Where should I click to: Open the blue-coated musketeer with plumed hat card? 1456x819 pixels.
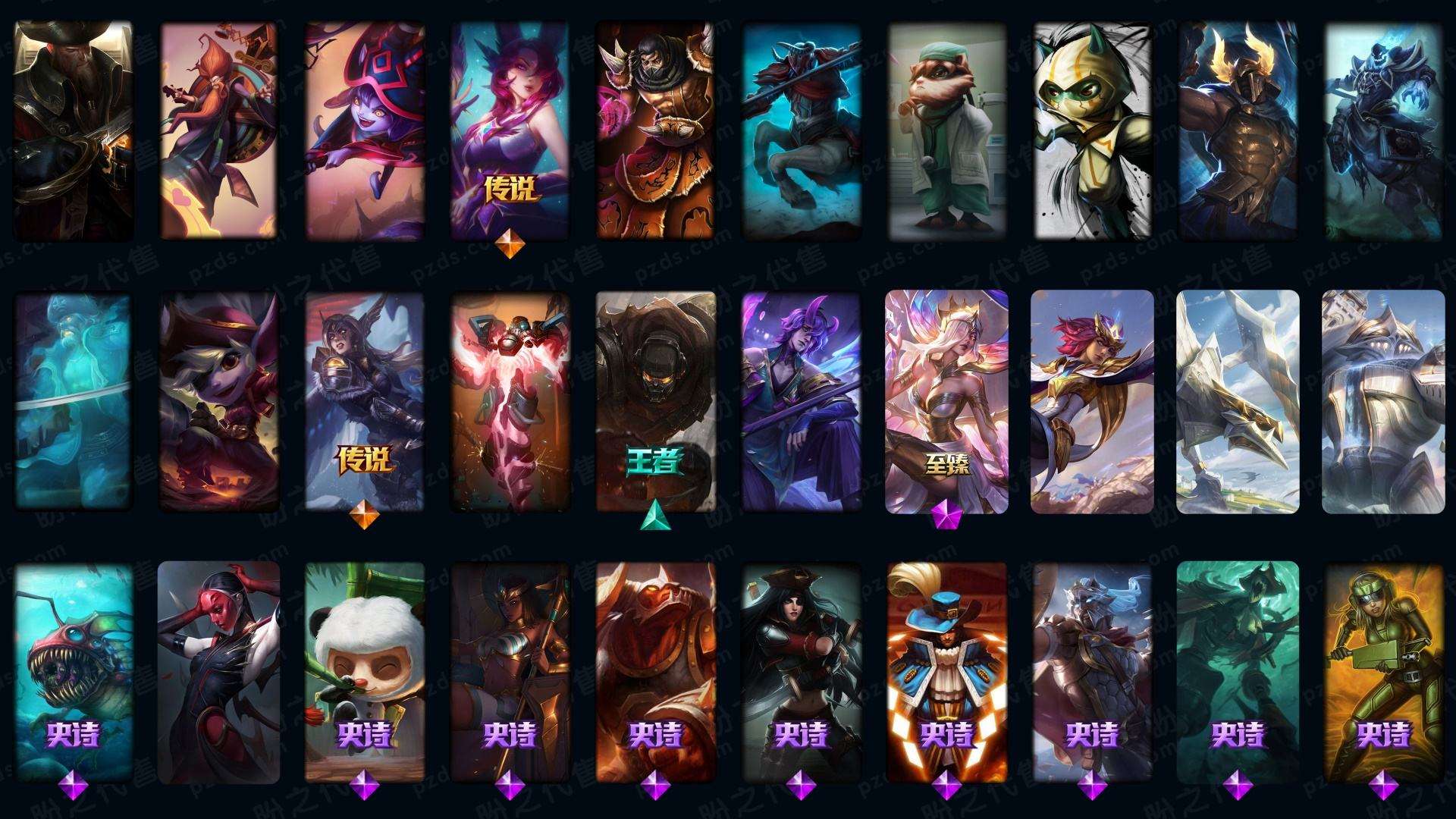pos(946,671)
